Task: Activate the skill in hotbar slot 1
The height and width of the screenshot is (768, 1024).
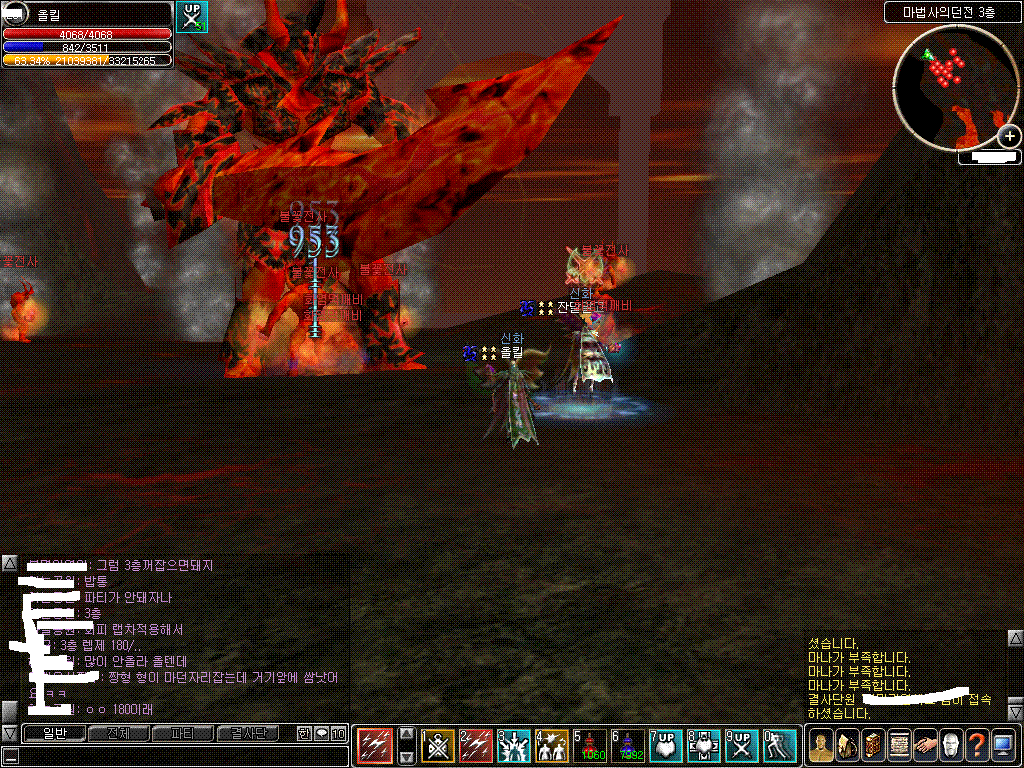Action: tap(439, 745)
